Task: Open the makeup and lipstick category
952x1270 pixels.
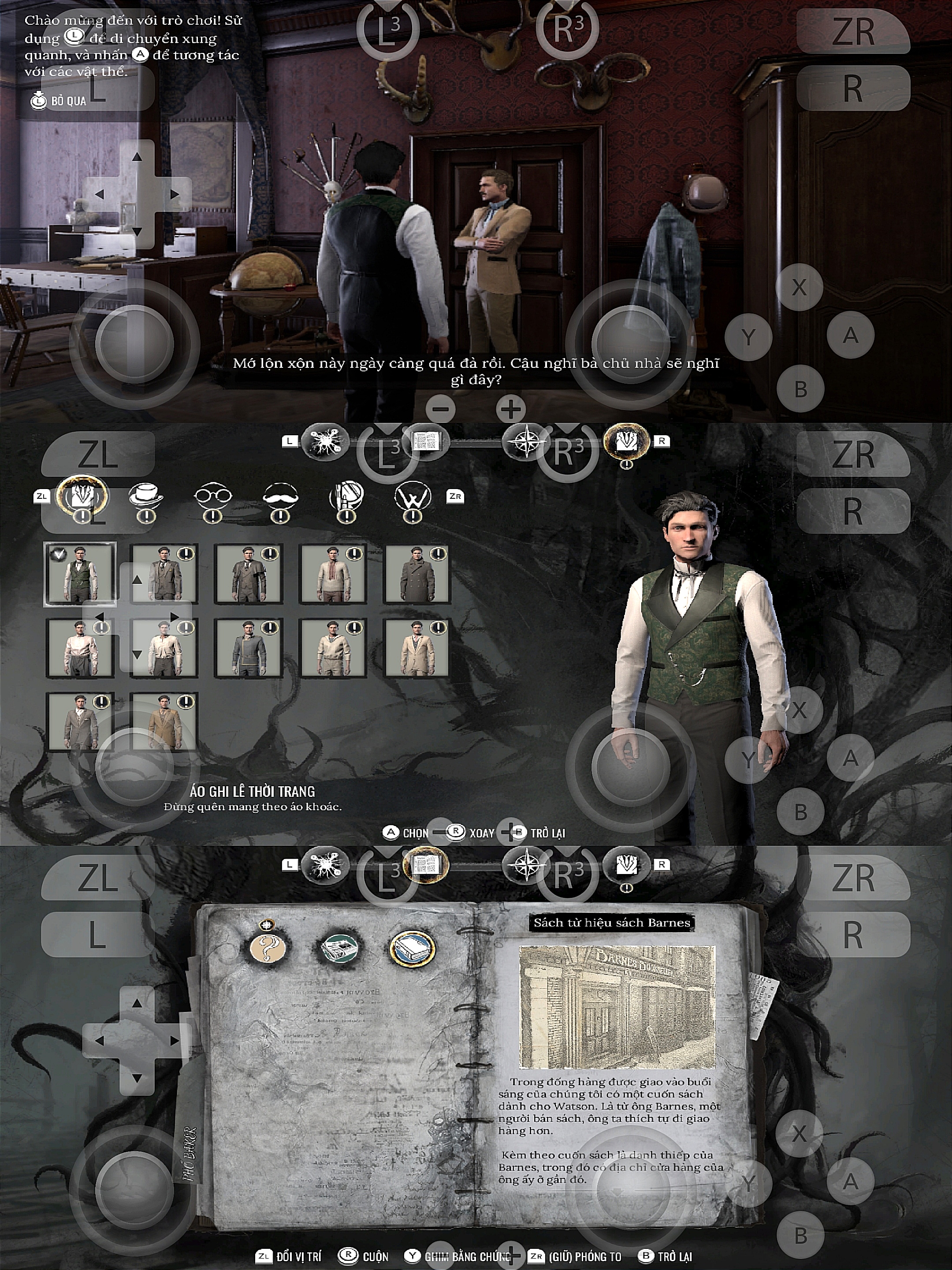Action: (346, 496)
